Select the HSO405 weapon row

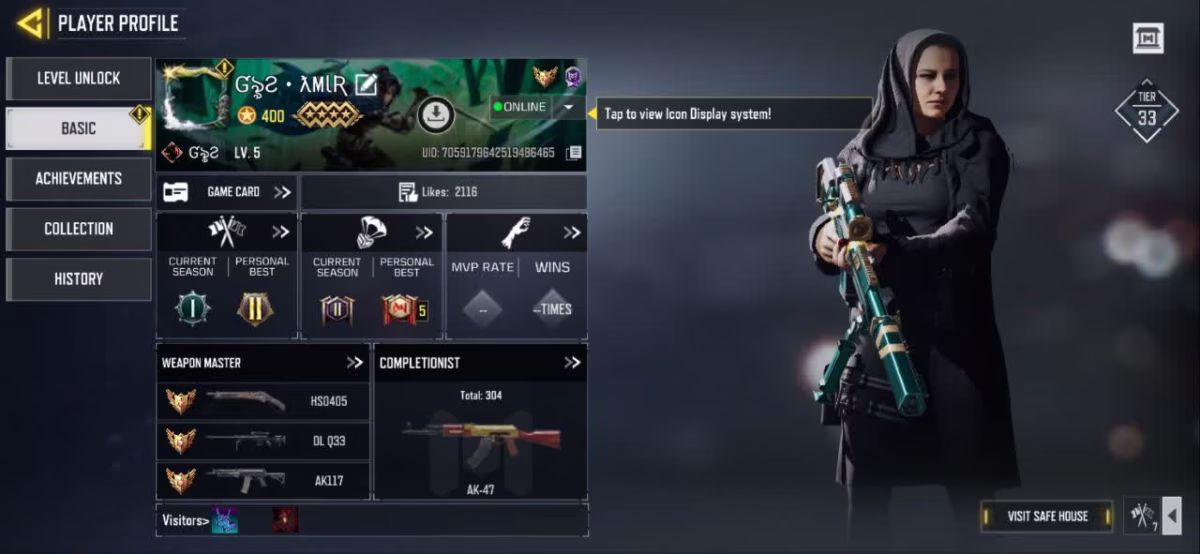click(264, 401)
